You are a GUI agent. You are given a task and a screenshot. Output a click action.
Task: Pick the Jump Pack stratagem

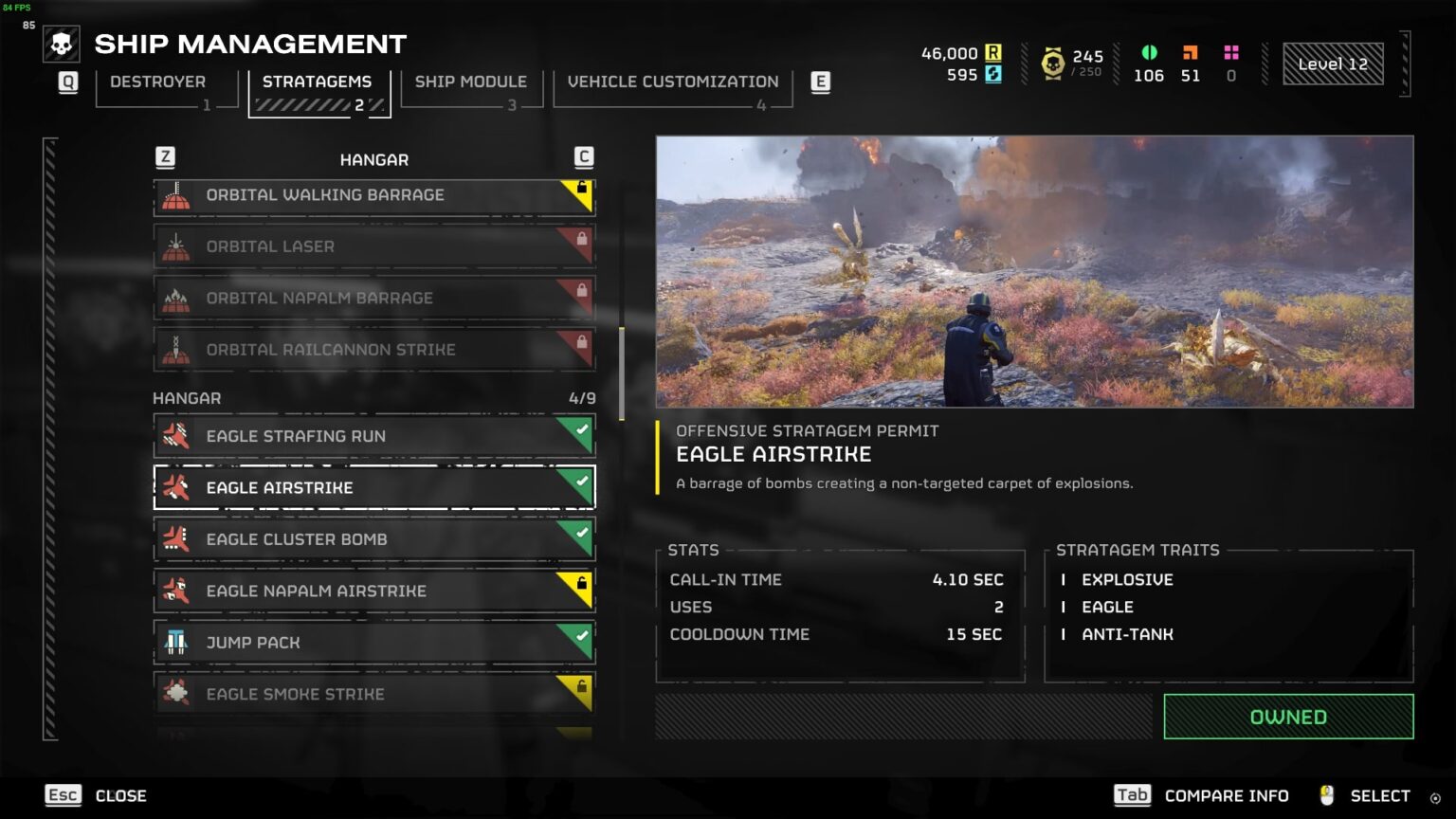[373, 643]
